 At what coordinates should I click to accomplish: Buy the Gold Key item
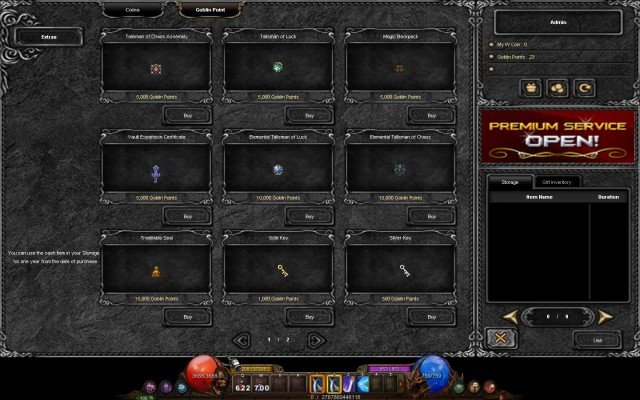310,316
